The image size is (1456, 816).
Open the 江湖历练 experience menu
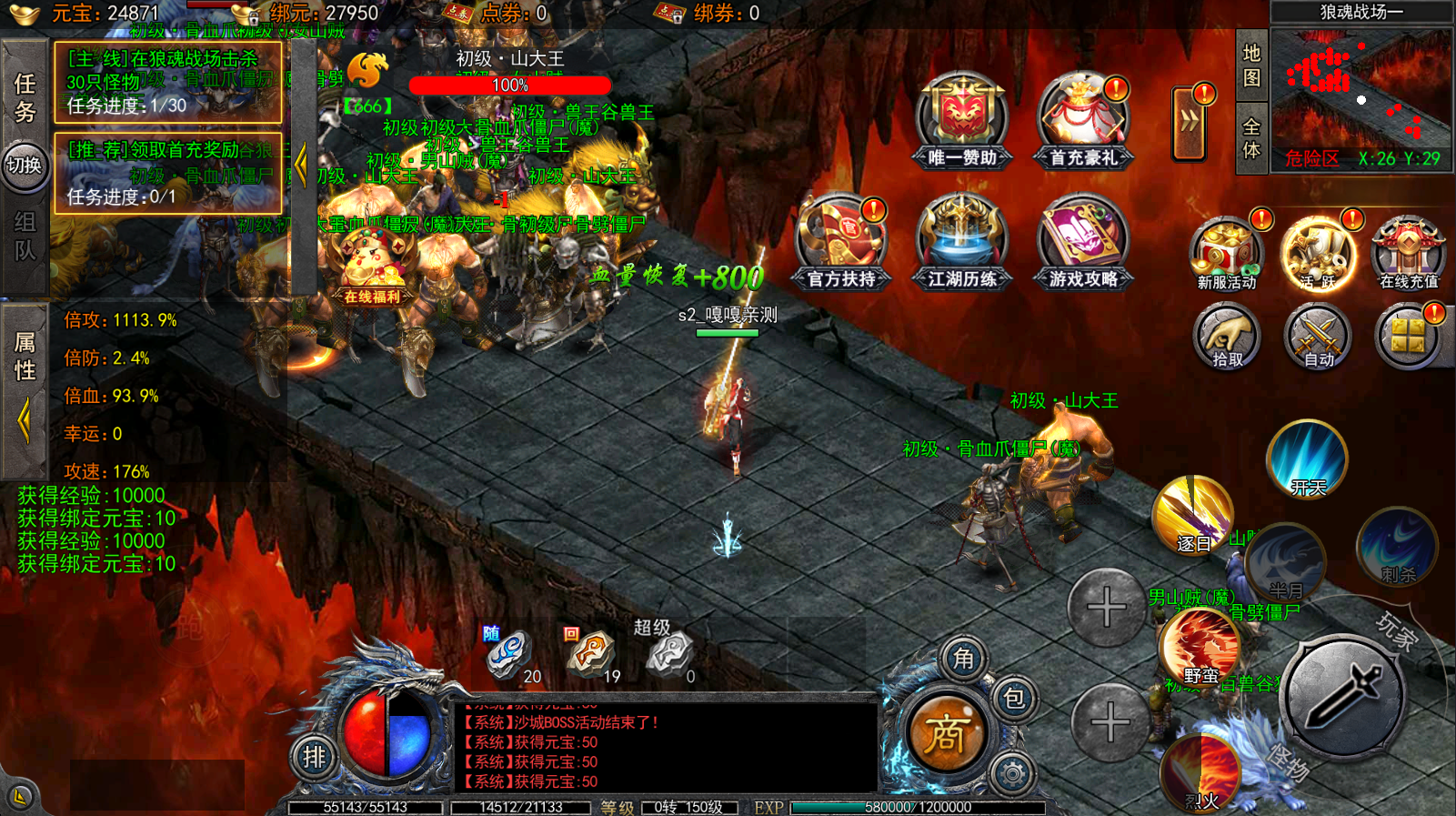point(962,242)
